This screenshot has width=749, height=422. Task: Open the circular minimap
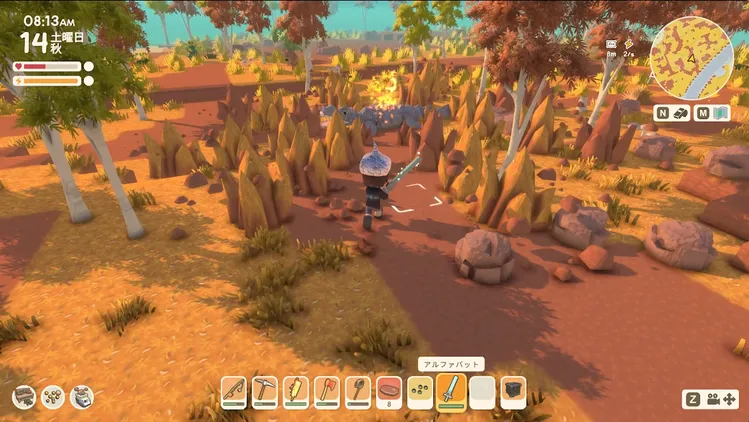(692, 52)
